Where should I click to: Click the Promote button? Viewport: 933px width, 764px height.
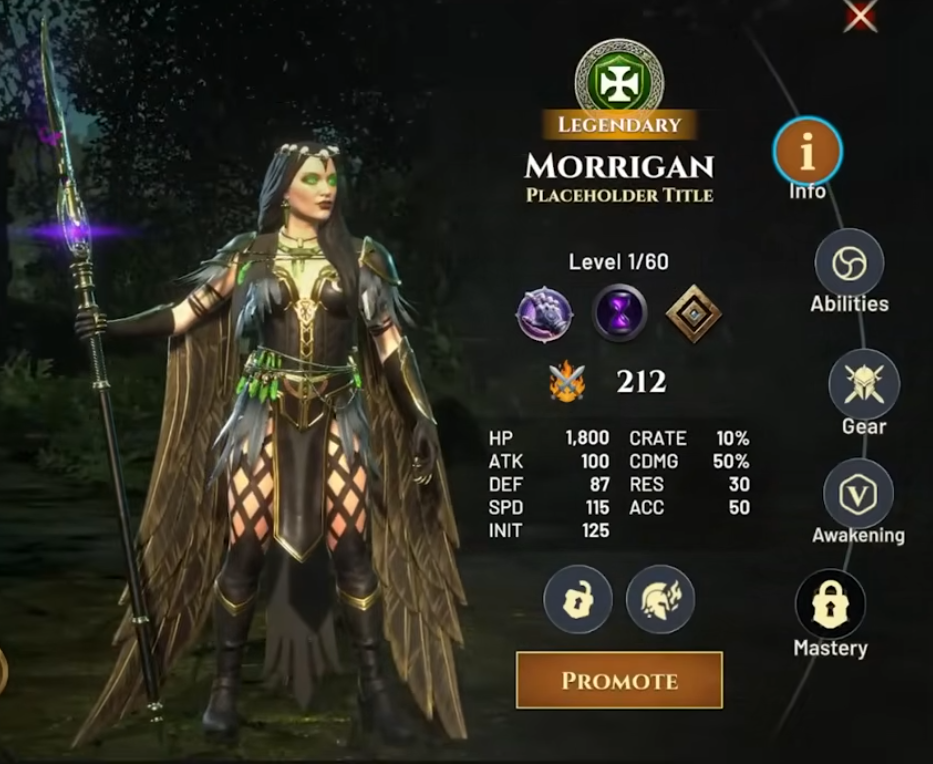pyautogui.click(x=619, y=680)
